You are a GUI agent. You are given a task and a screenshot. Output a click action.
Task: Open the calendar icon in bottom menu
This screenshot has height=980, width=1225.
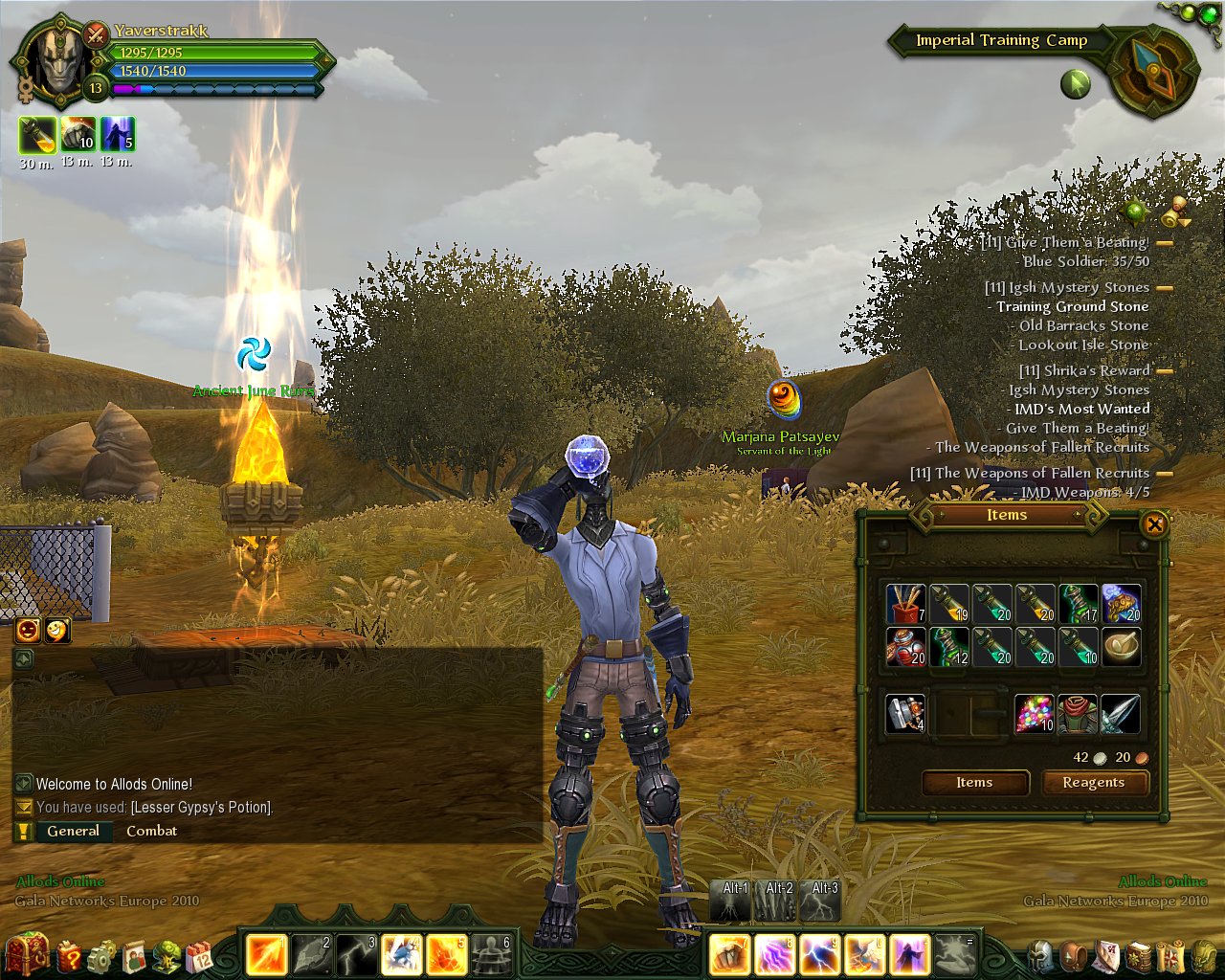(199, 955)
